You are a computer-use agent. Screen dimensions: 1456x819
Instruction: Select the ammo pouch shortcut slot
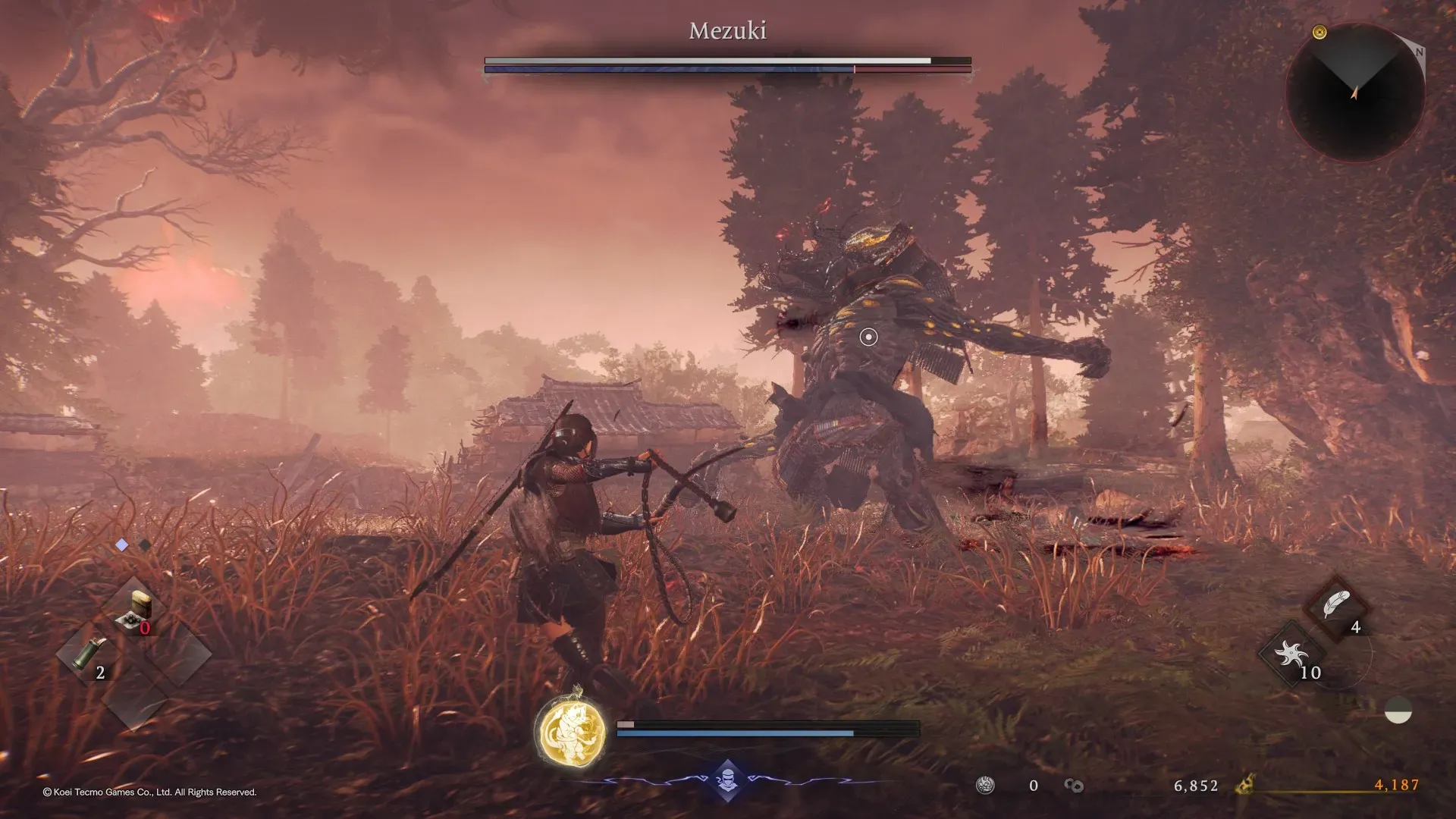[x=135, y=610]
